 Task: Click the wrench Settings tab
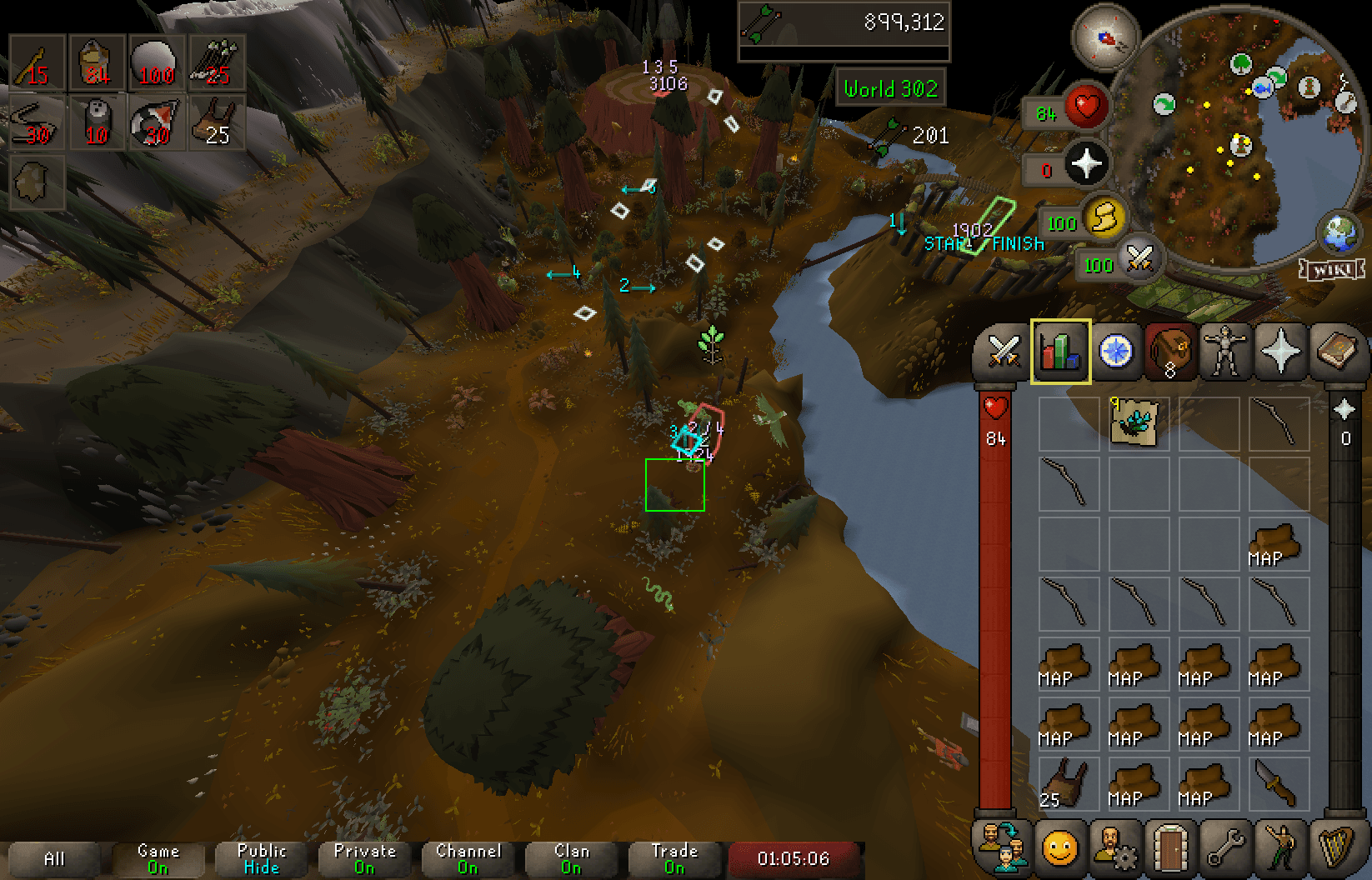tap(1225, 851)
